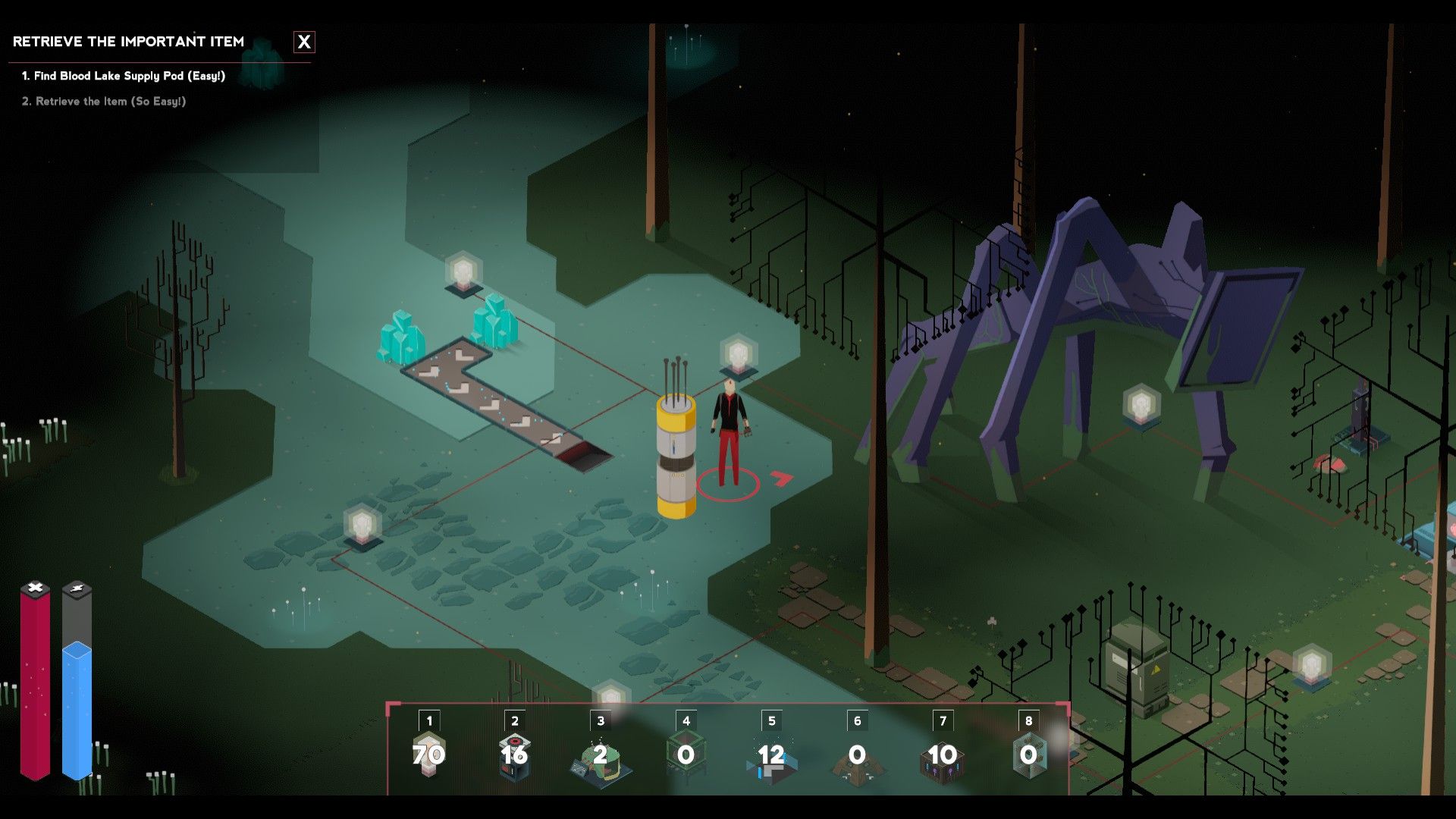Select the cube item in hotbar slot 8

[x=1027, y=755]
